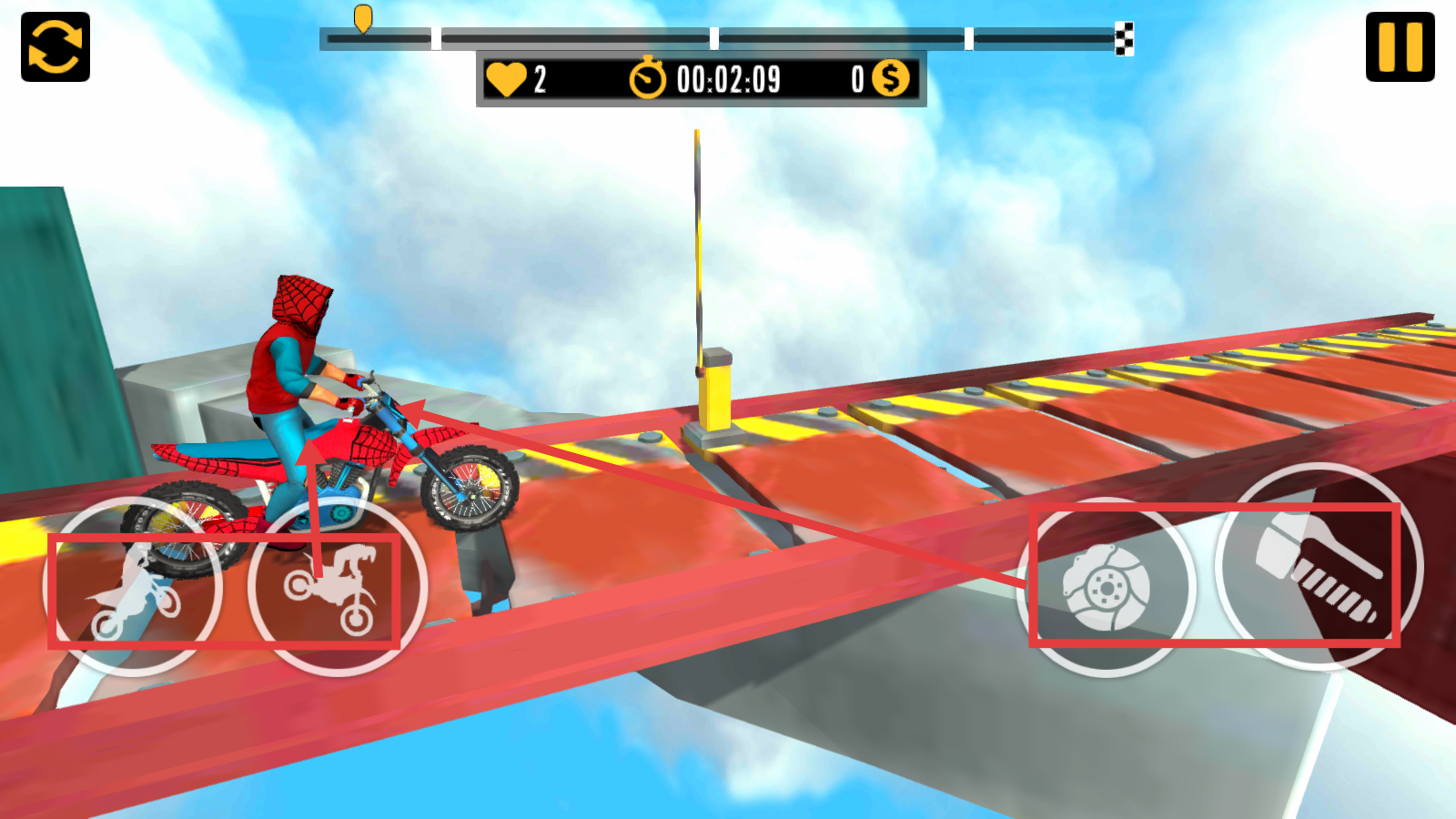Tap the lean forward bike control

[338, 587]
